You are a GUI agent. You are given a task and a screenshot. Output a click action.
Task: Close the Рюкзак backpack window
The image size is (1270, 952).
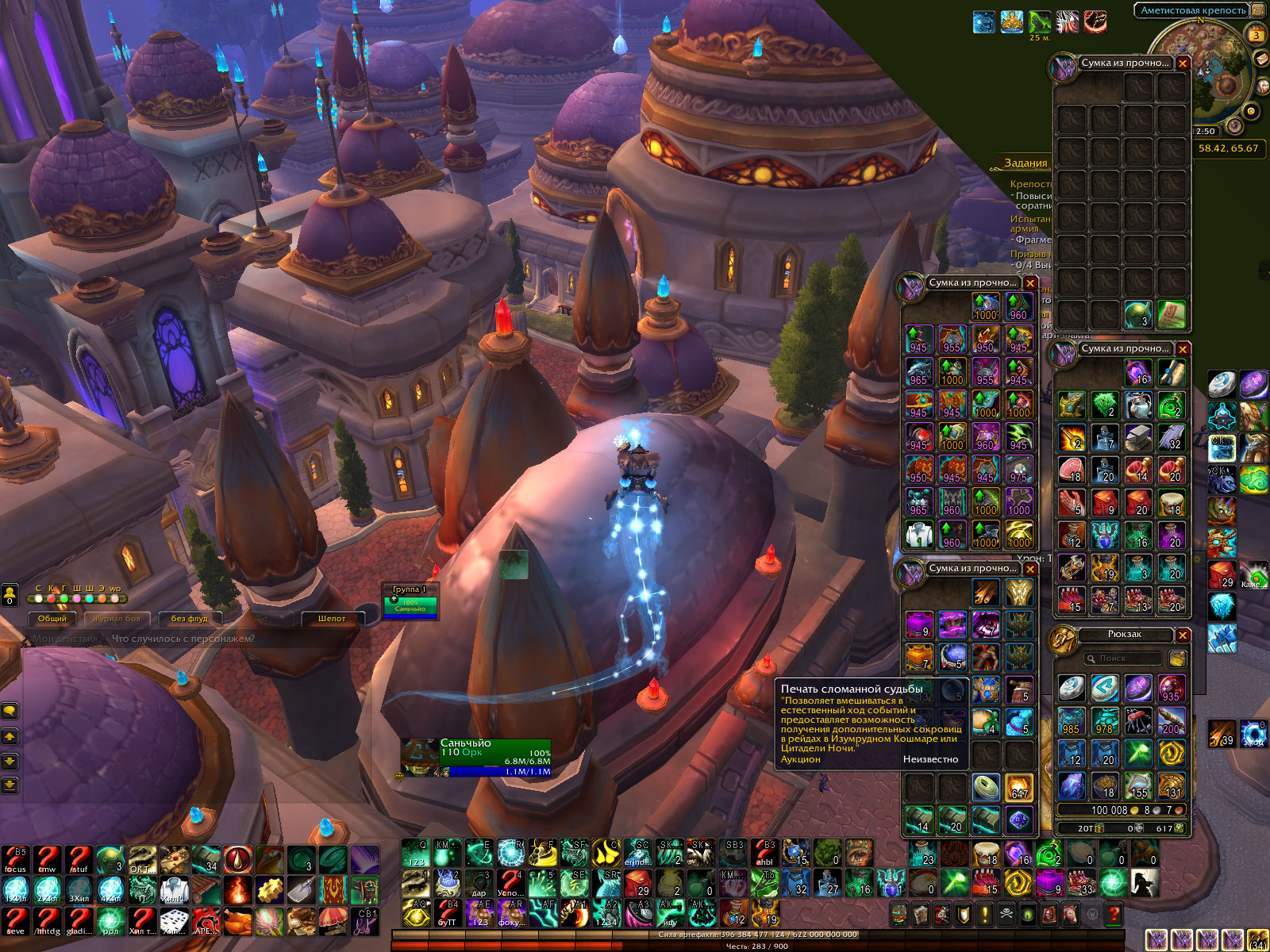[1183, 635]
